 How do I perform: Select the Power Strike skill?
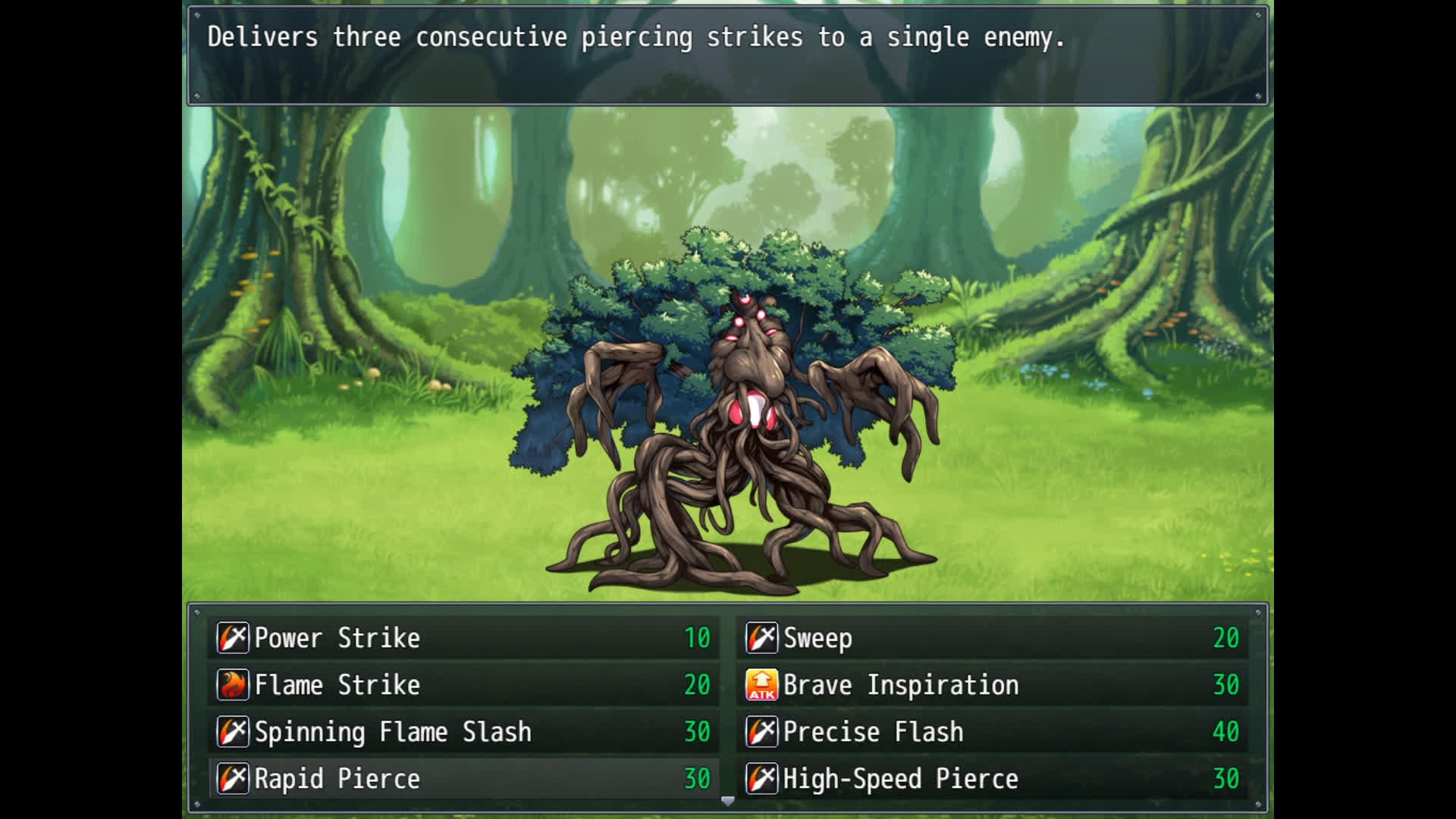463,638
